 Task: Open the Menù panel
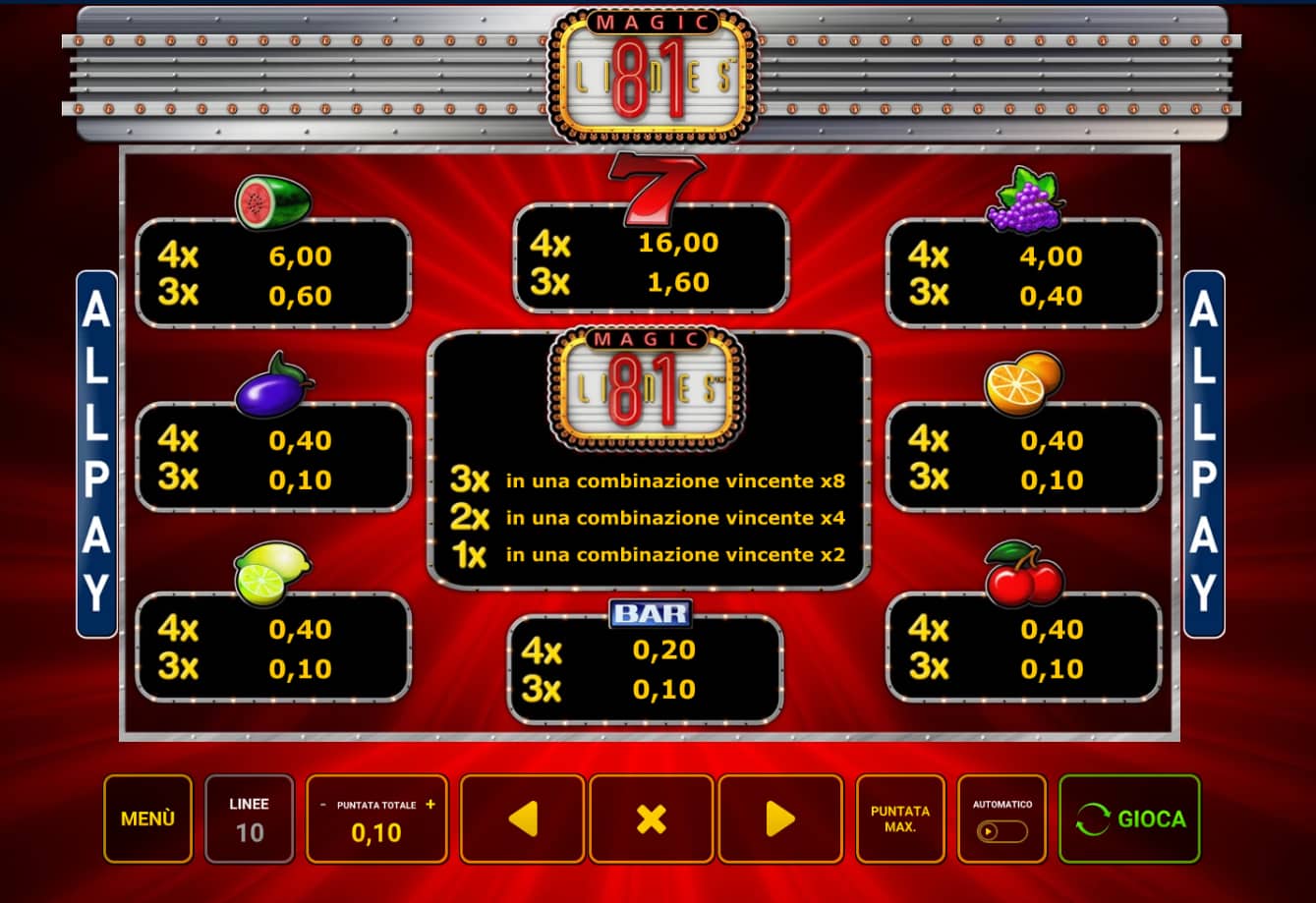click(x=147, y=818)
